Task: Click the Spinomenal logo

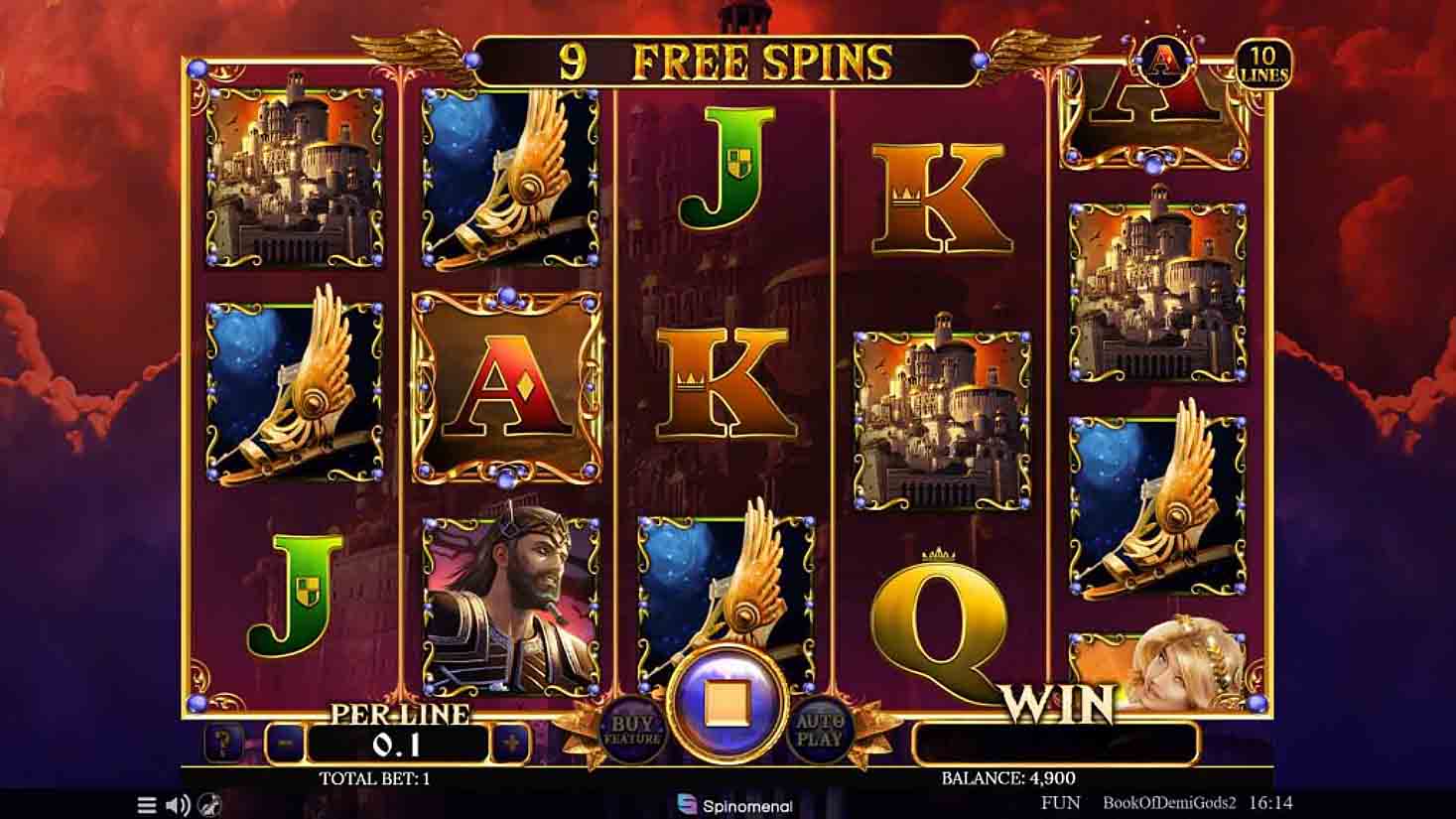Action: tap(735, 805)
